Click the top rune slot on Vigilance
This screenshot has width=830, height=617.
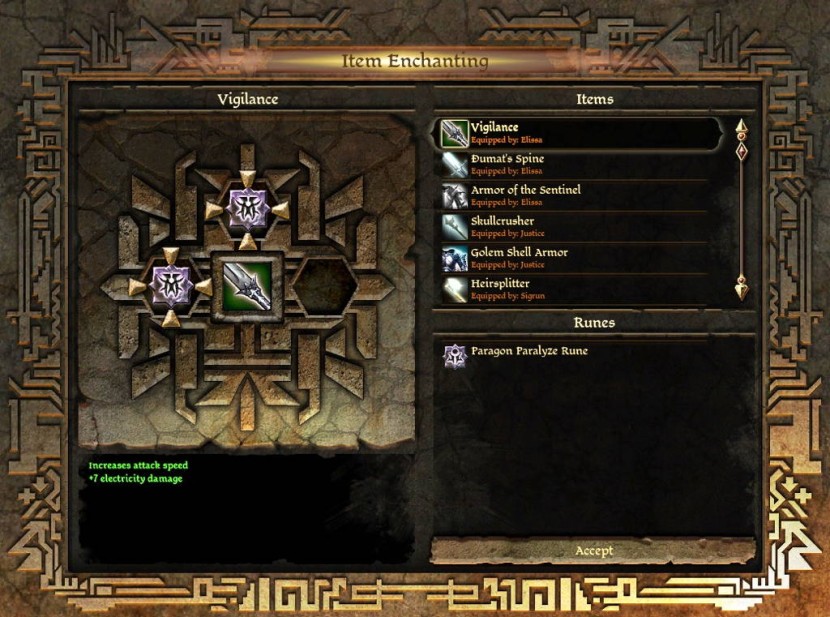point(246,207)
